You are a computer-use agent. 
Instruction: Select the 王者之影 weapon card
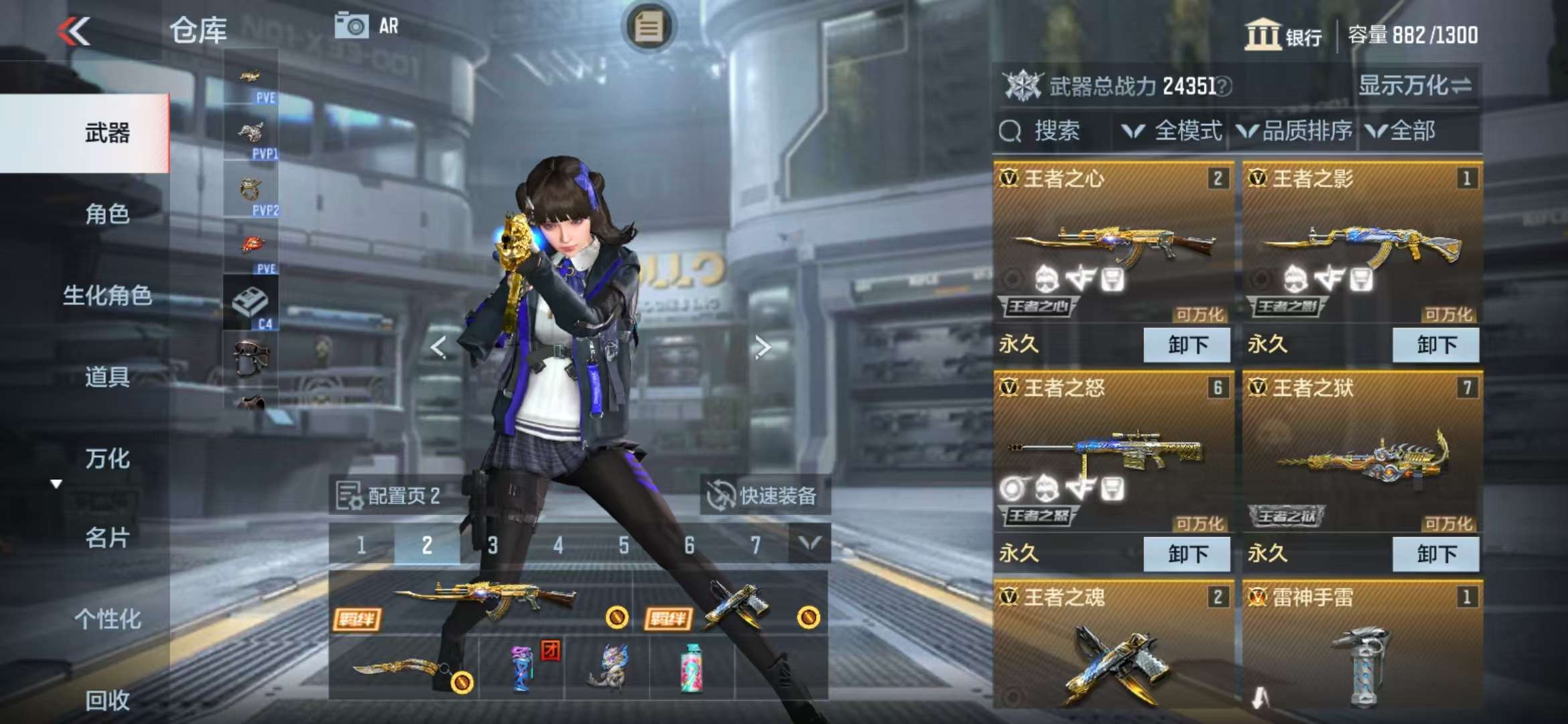(1362, 248)
